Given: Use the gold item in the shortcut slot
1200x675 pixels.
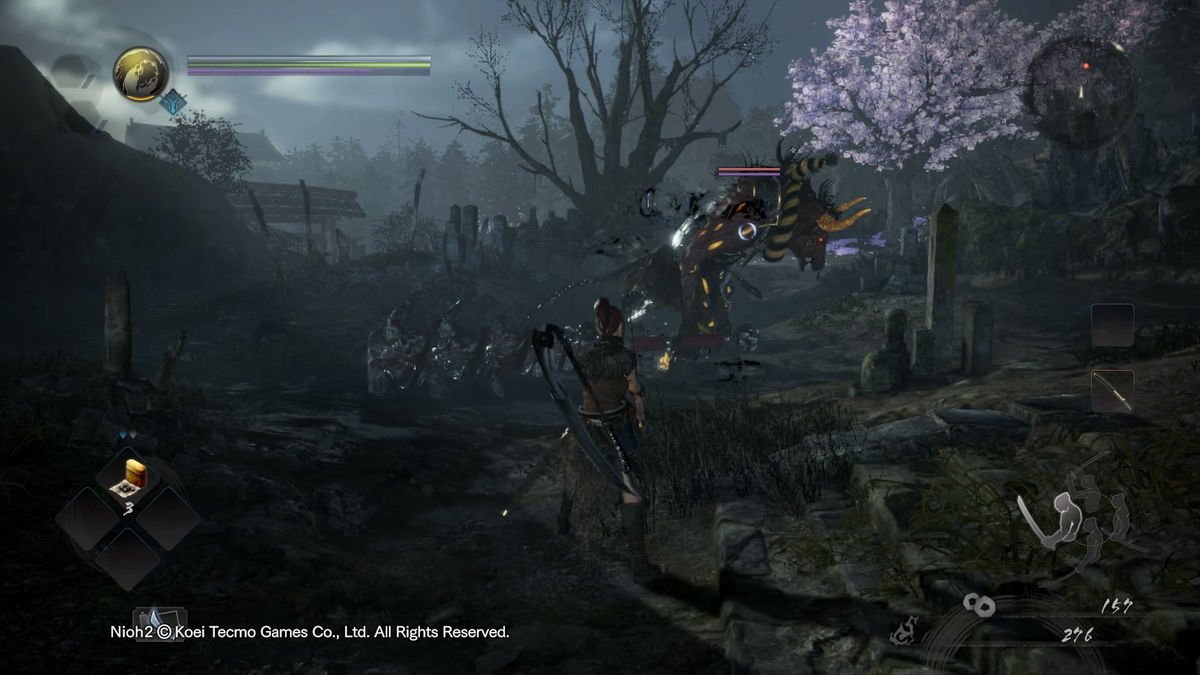Looking at the screenshot, I should point(130,479).
